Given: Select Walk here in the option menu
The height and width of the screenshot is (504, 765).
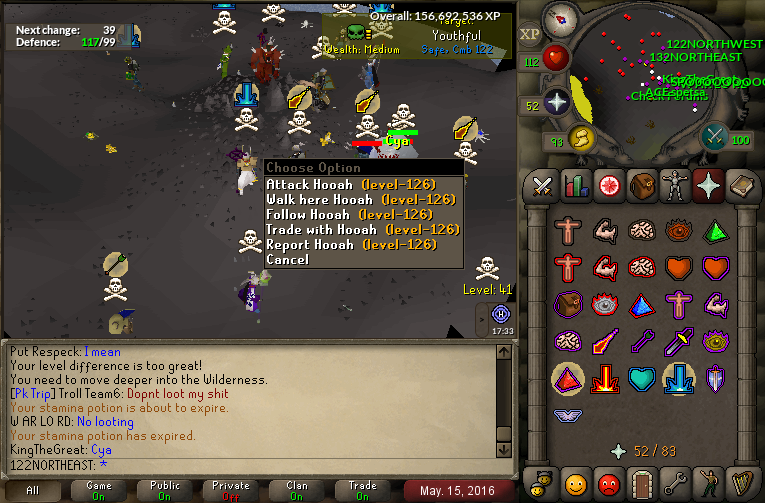Looking at the screenshot, I should tap(309, 200).
